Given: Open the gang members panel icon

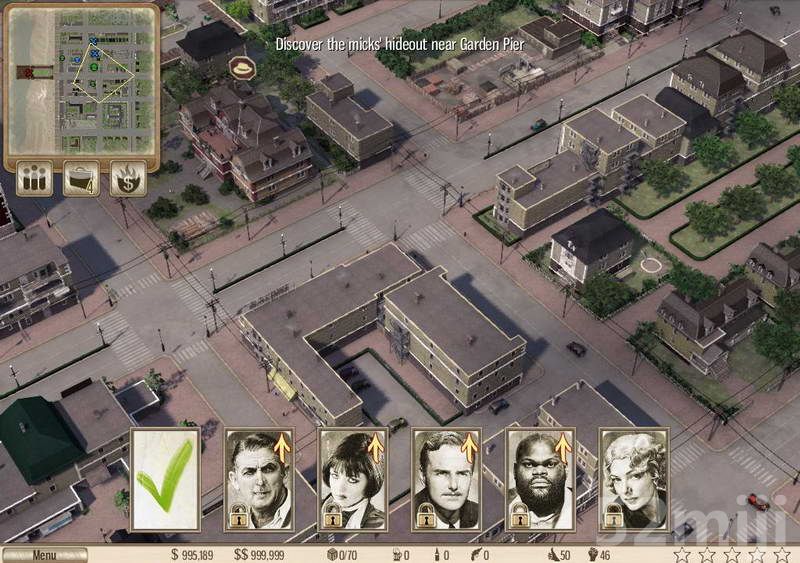Looking at the screenshot, I should [x=35, y=179].
